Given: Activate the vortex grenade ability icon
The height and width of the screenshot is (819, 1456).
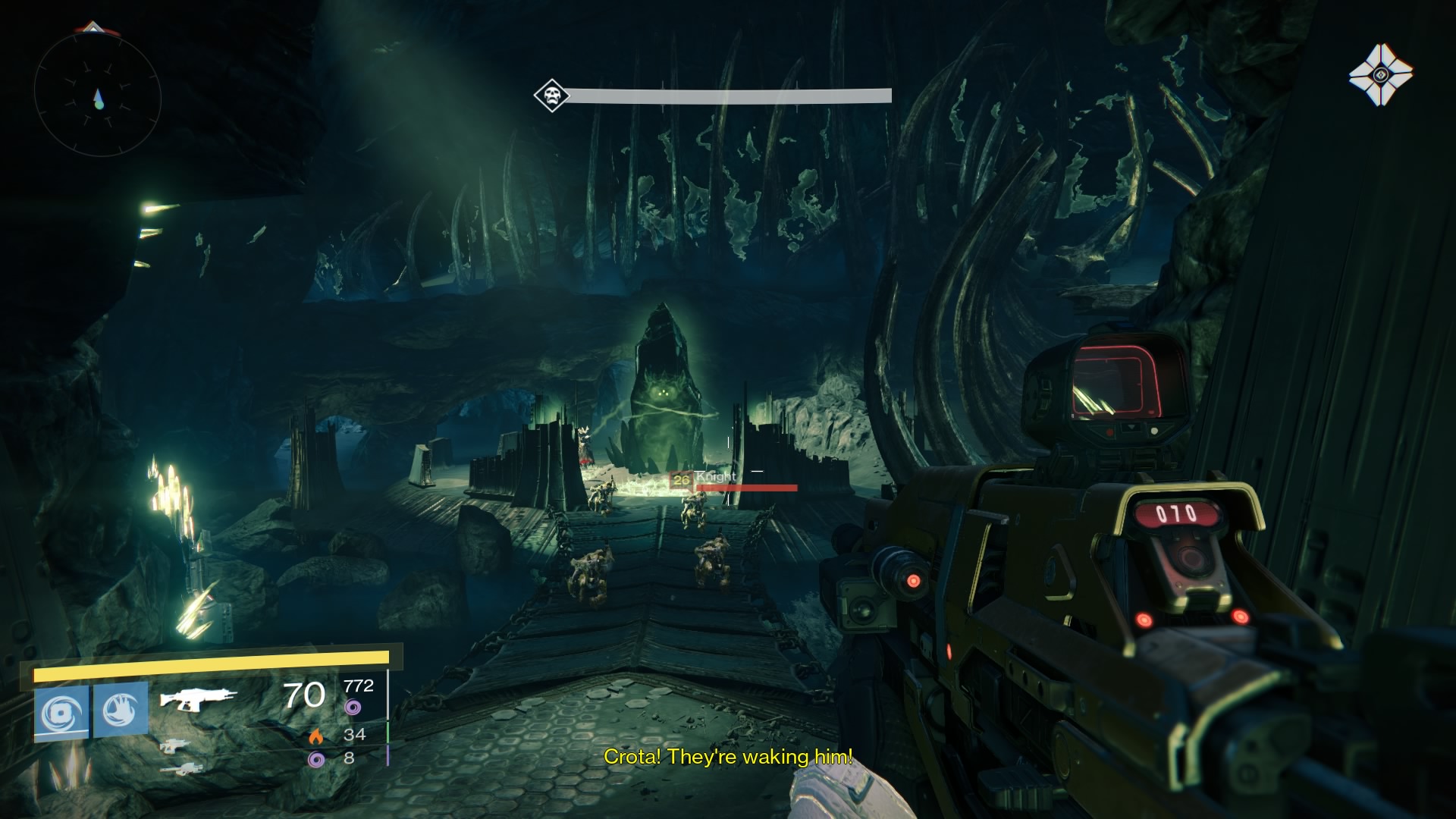Looking at the screenshot, I should click(x=61, y=712).
